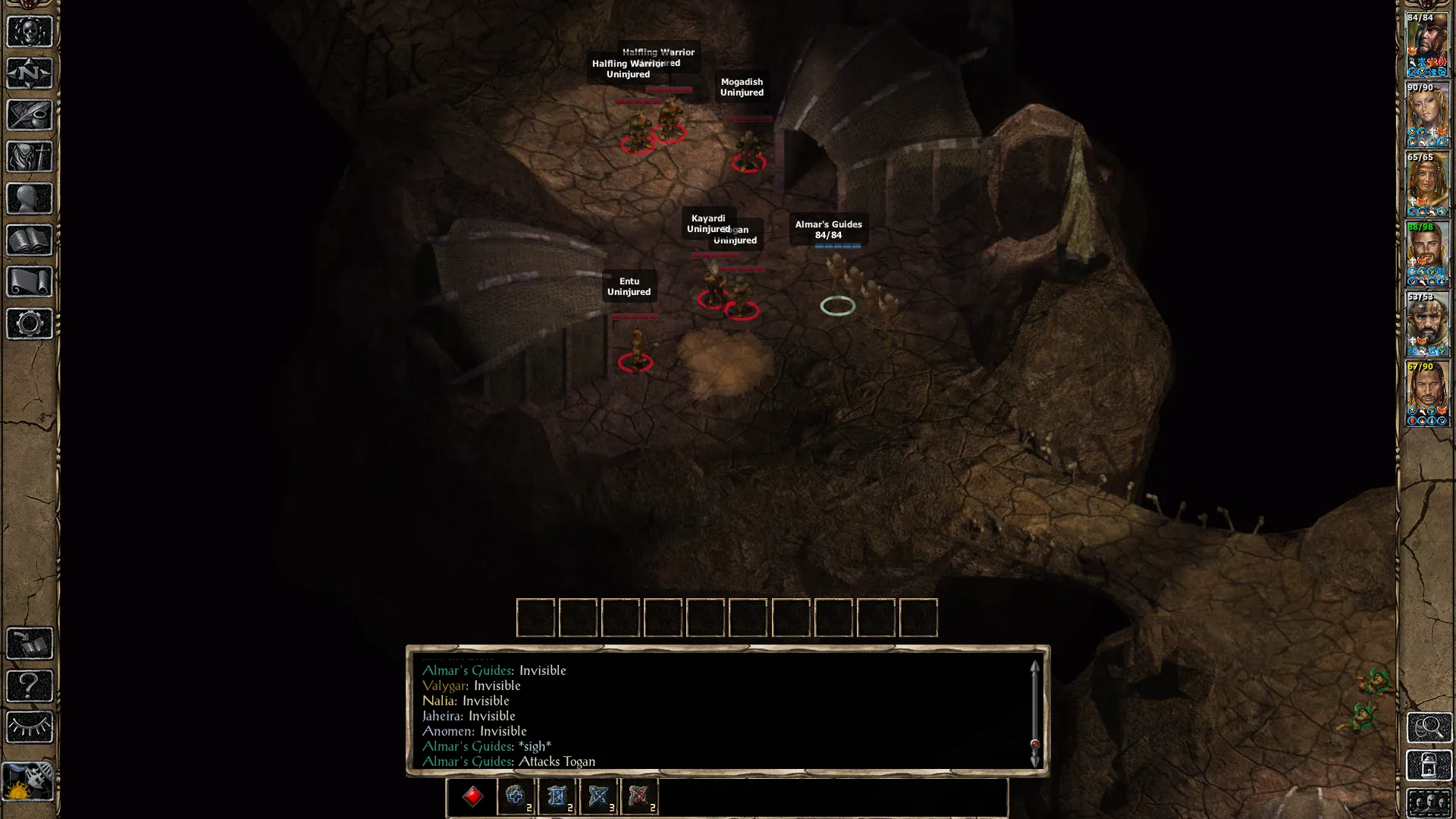Open the area map with the compass icon

pos(30,74)
